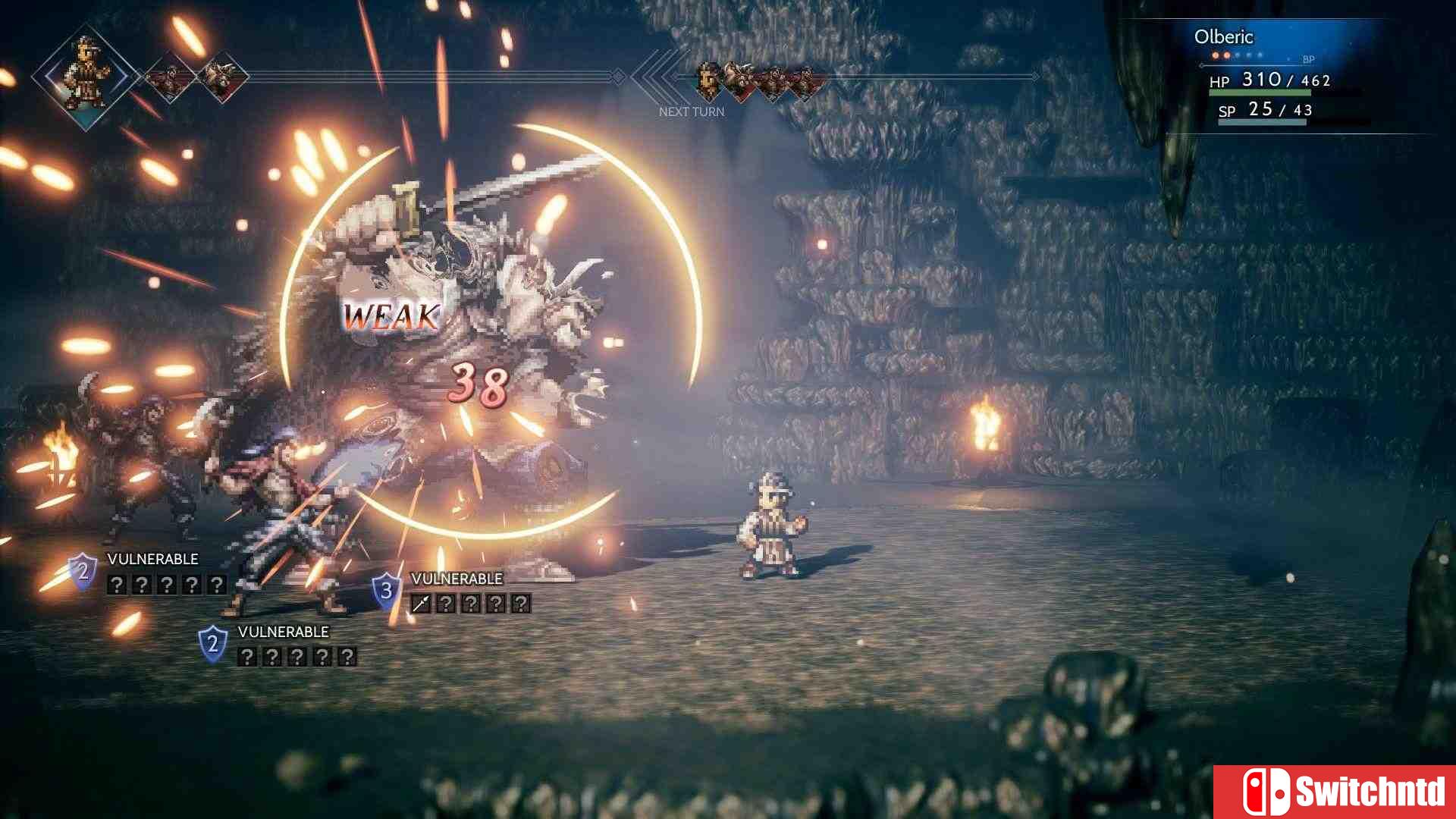Viewport: 1456px width, 819px height.
Task: Toggle the second orange BP pip
Action: (x=1226, y=55)
